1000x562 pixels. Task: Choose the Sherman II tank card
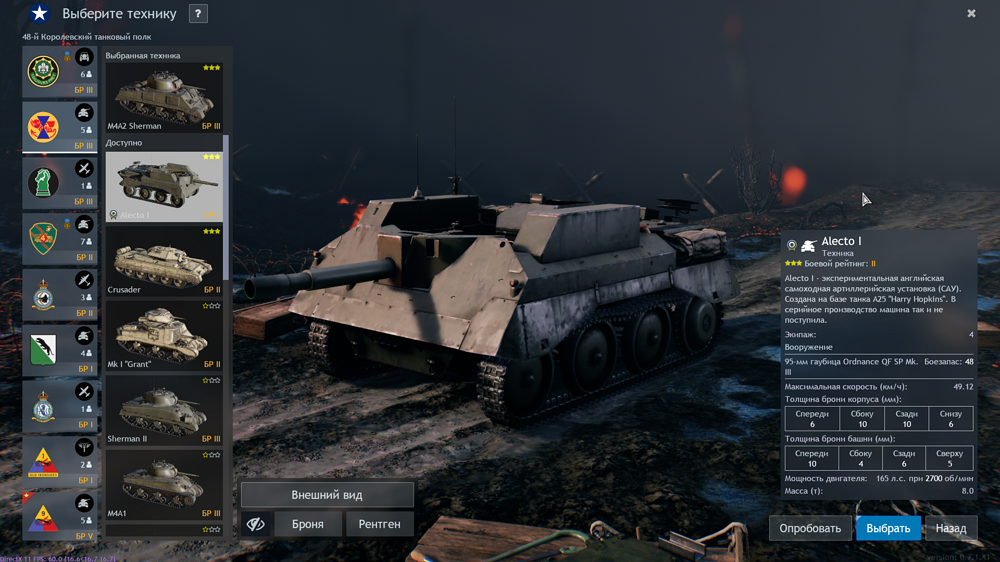[164, 409]
